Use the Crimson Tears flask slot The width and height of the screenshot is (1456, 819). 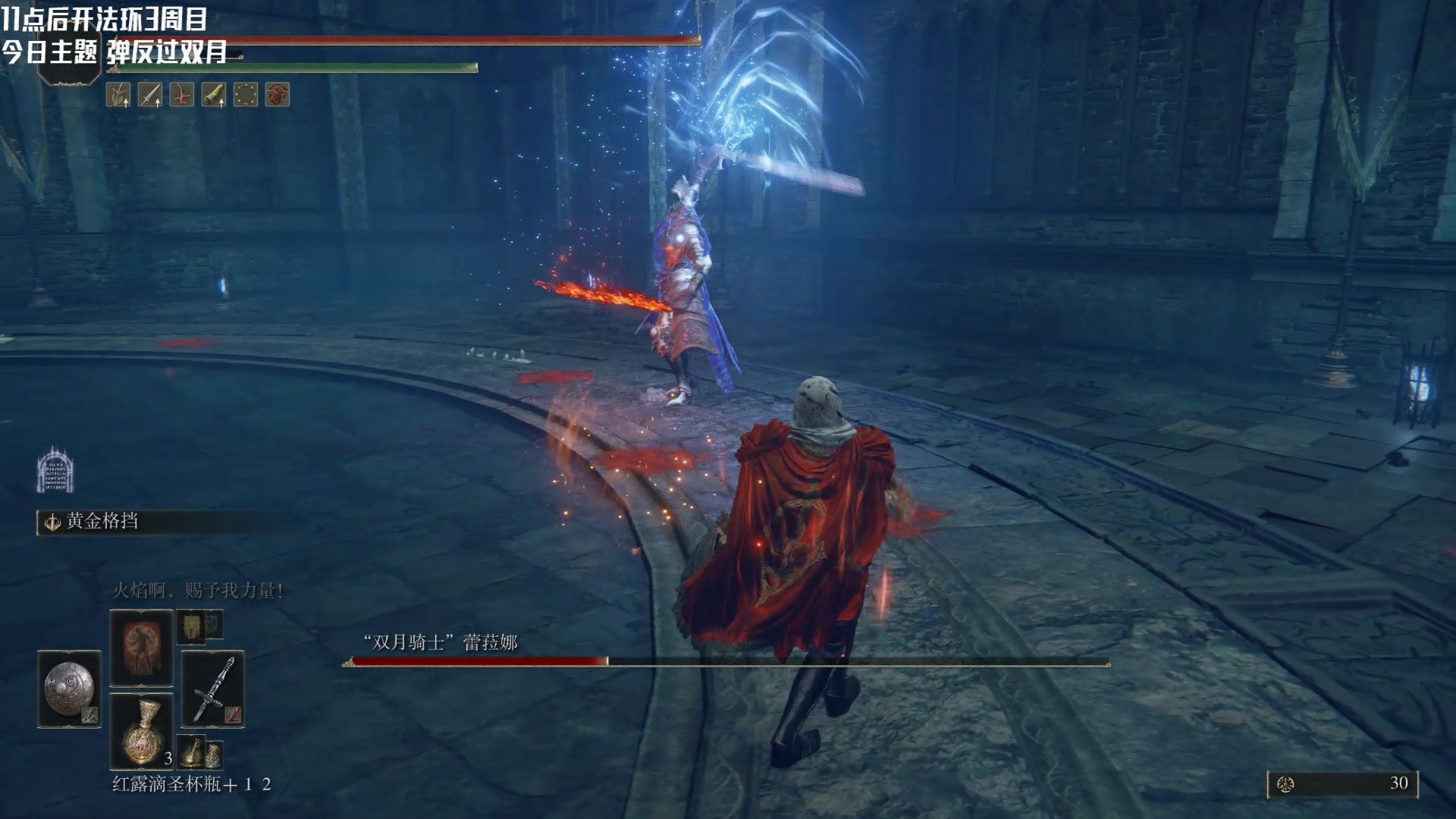click(141, 732)
